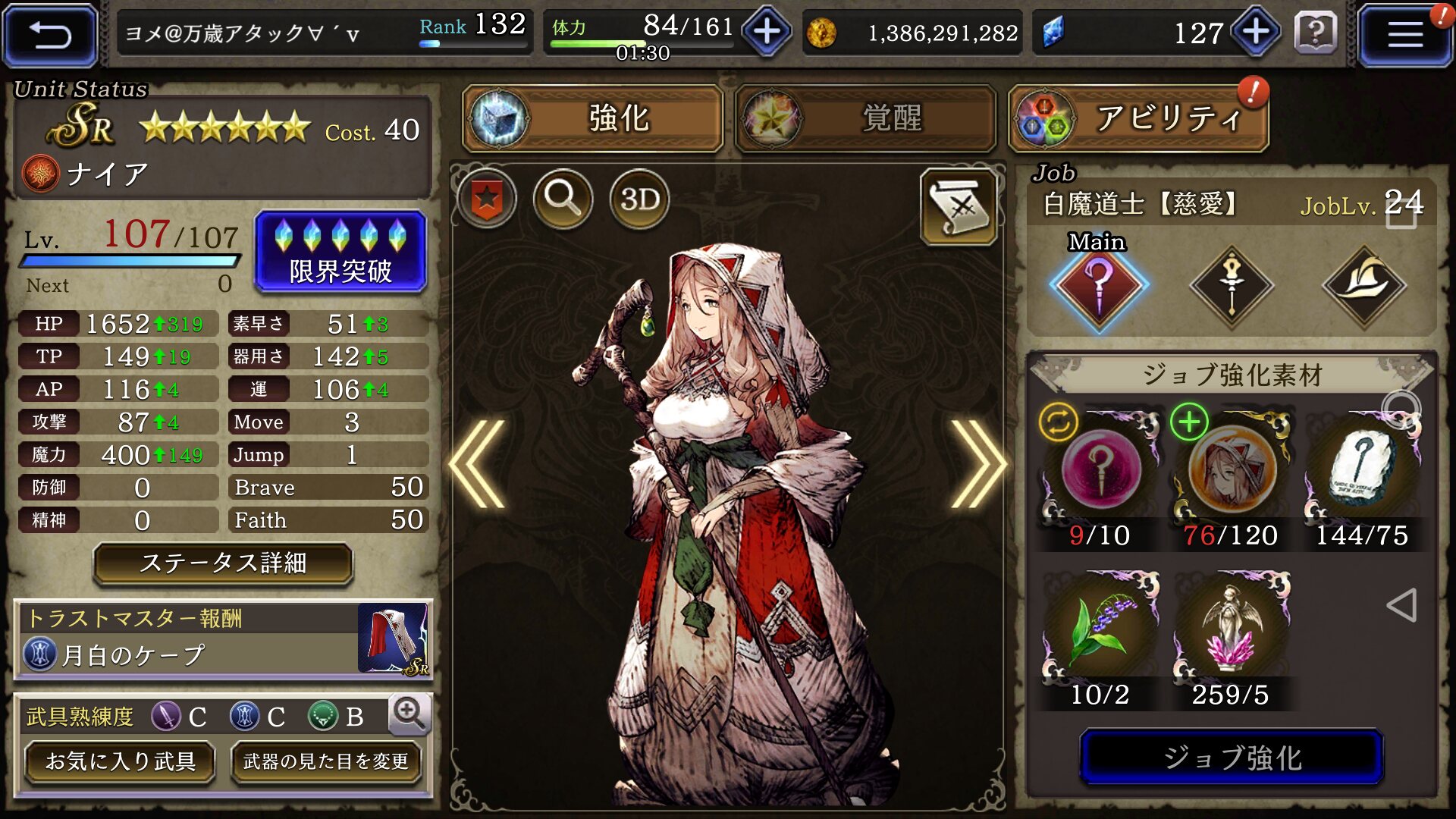Switch to the 覚醒 tab
The width and height of the screenshot is (1456, 819).
865,118
